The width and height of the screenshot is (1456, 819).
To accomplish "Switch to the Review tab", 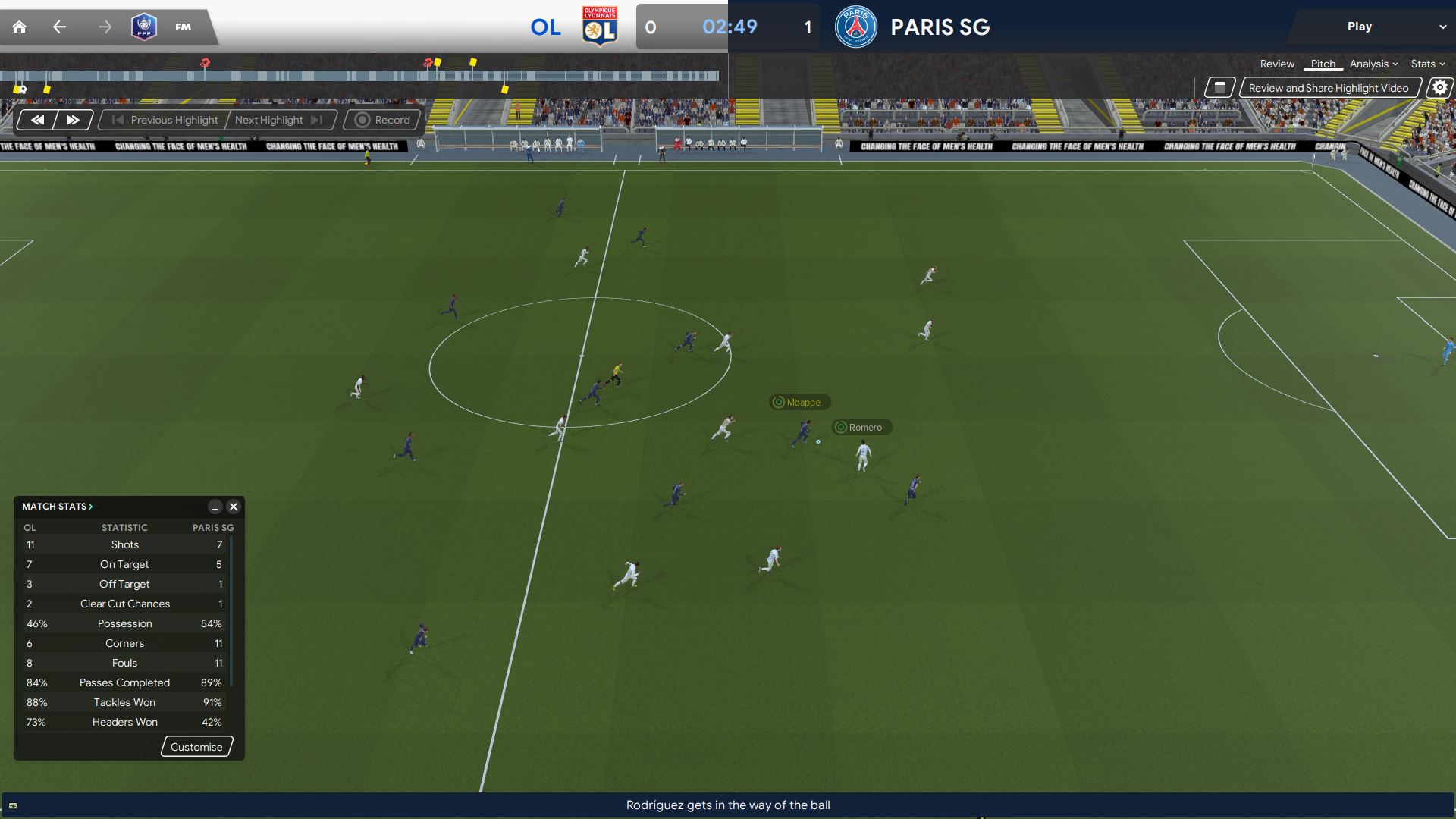I will coord(1277,64).
